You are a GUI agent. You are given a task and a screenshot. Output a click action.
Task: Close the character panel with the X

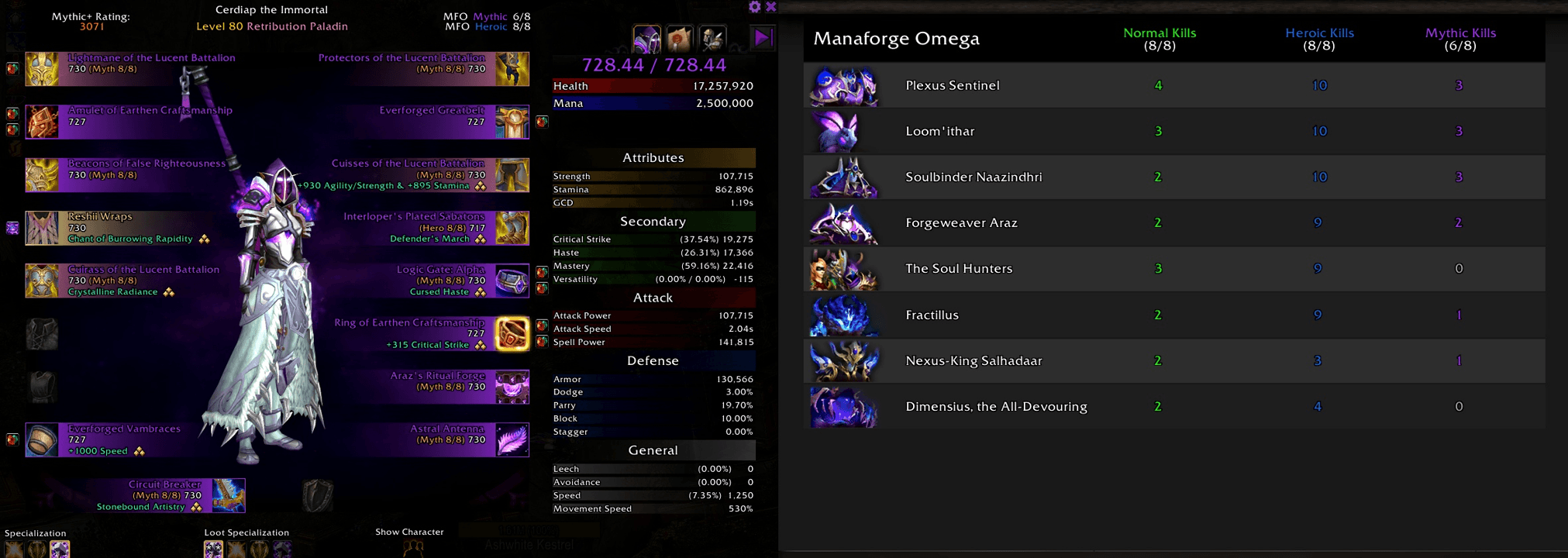tap(771, 7)
